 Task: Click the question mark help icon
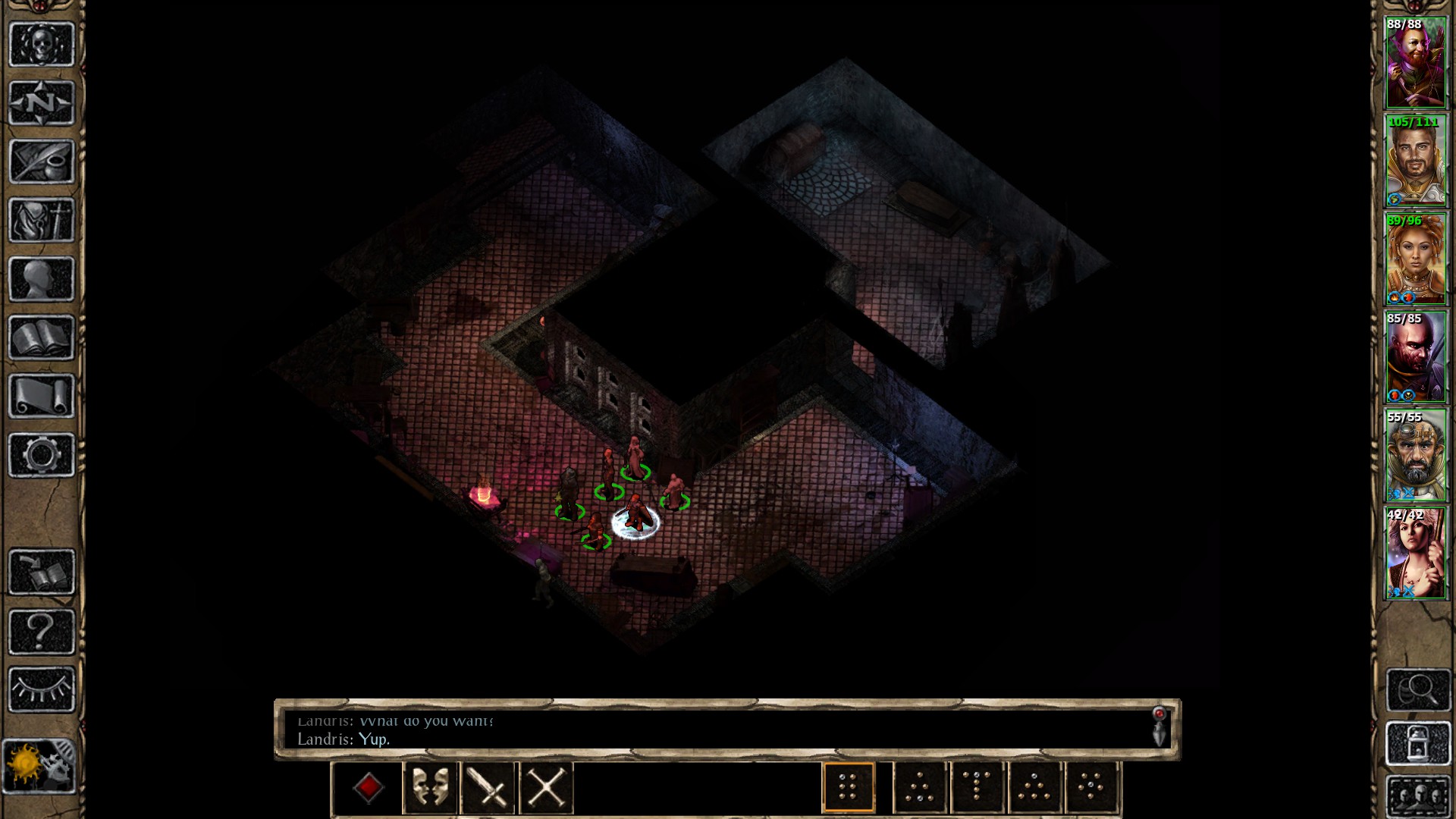tap(42, 629)
